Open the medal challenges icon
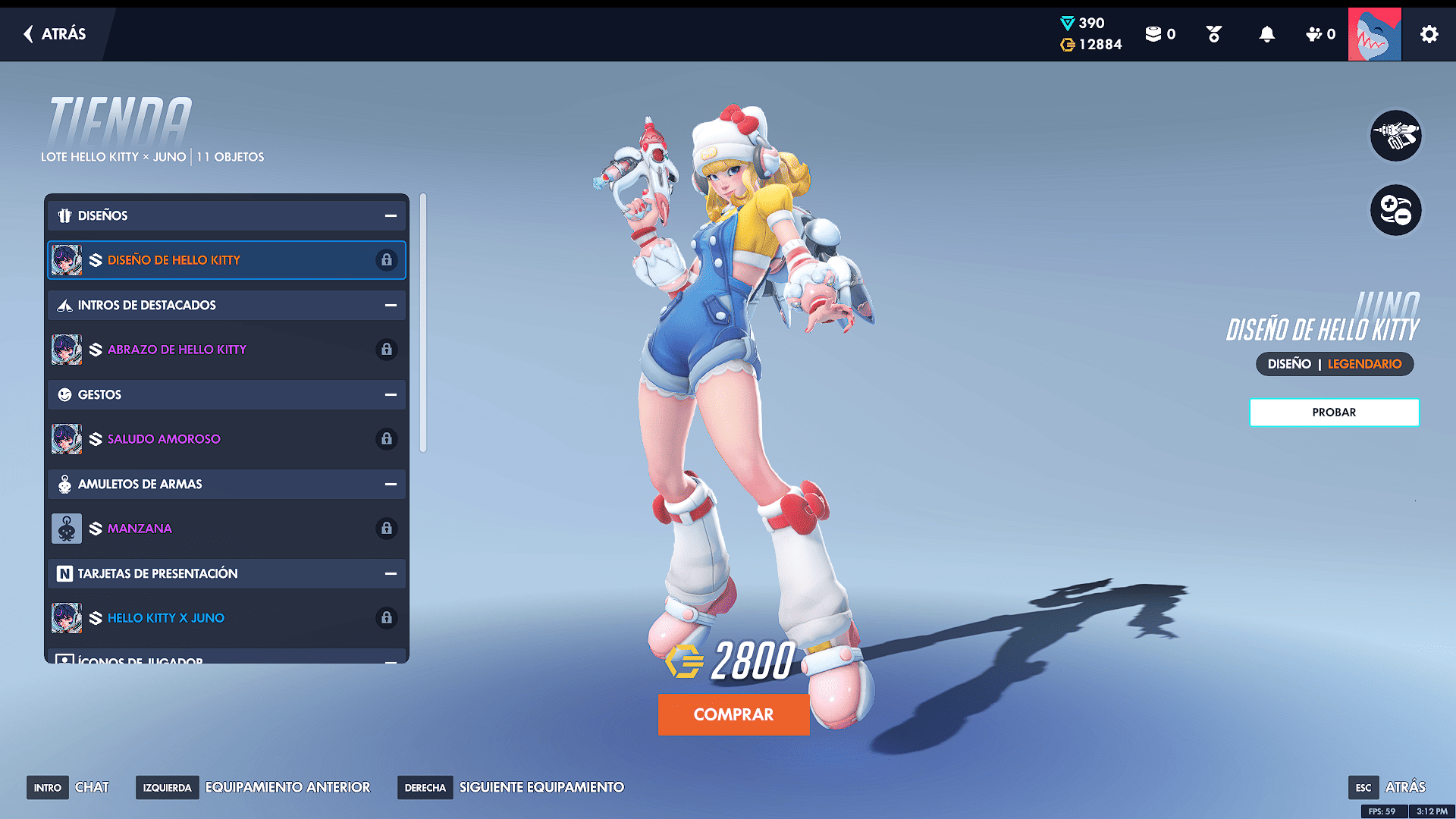This screenshot has height=819, width=1456. point(1213,34)
